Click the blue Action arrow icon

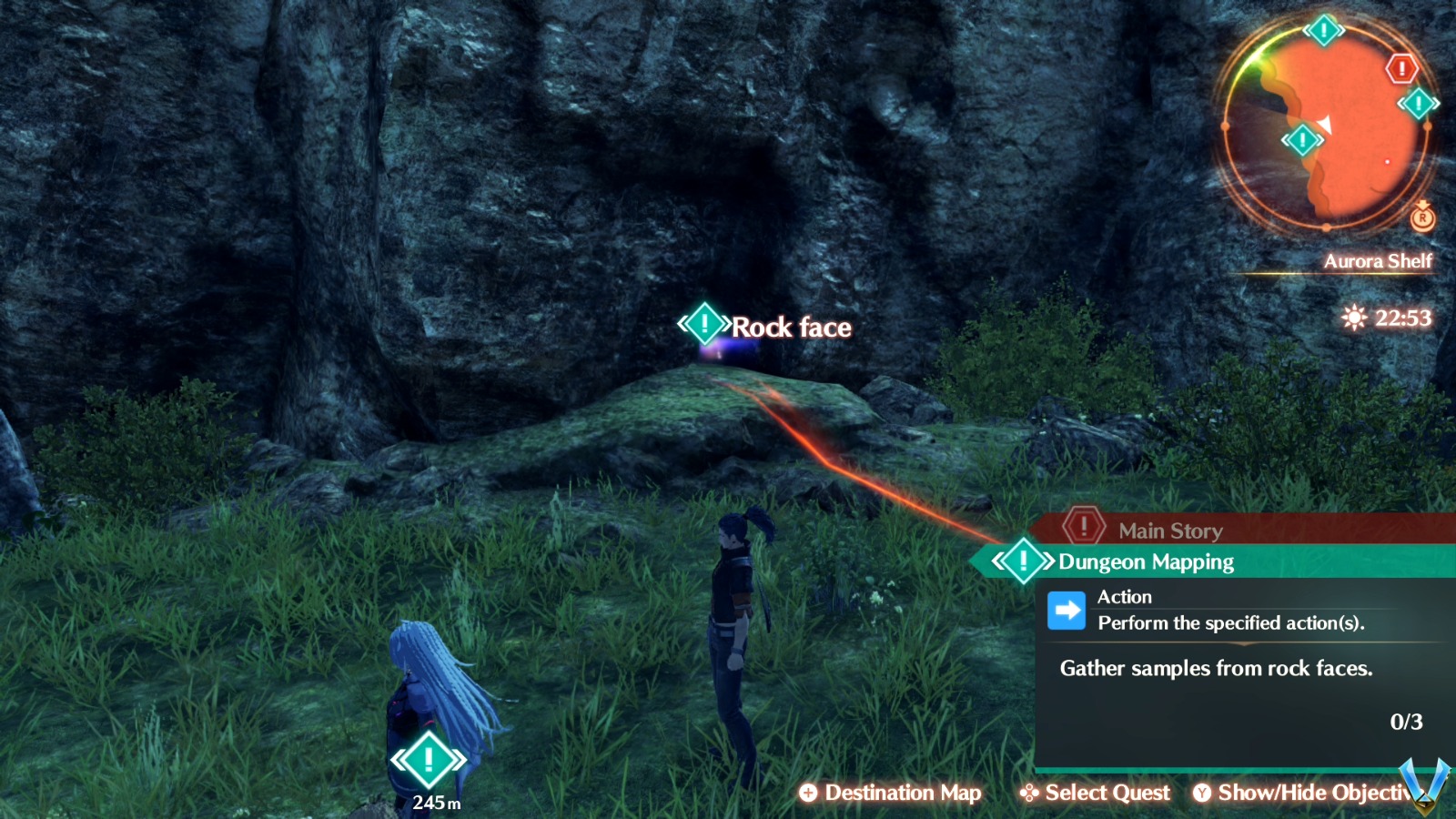1067,608
